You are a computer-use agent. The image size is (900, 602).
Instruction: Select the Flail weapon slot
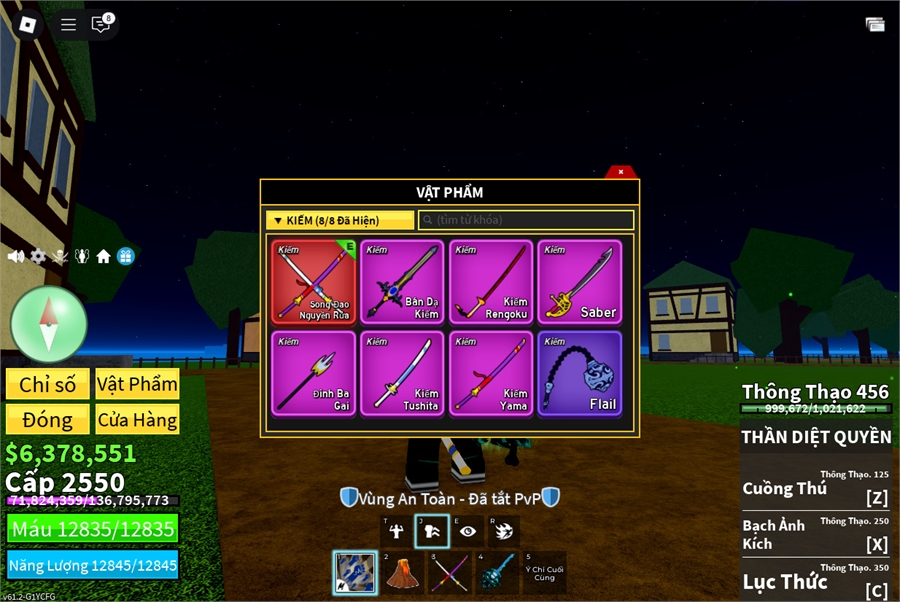[x=580, y=373]
